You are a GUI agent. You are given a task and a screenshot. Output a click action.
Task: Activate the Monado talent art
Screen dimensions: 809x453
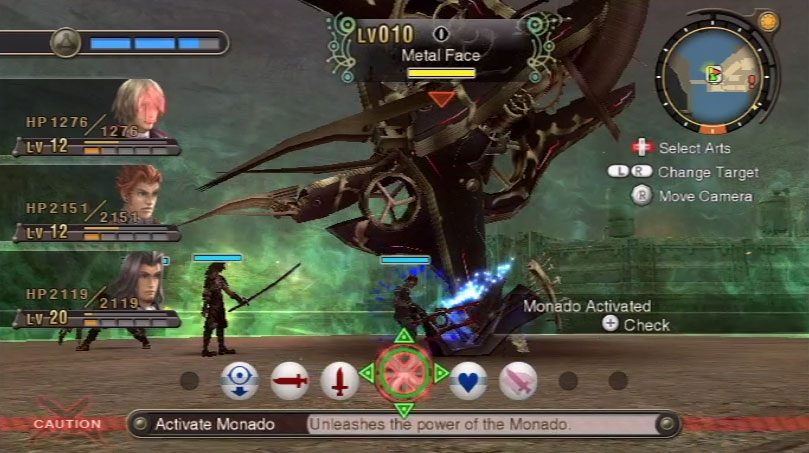coord(404,374)
